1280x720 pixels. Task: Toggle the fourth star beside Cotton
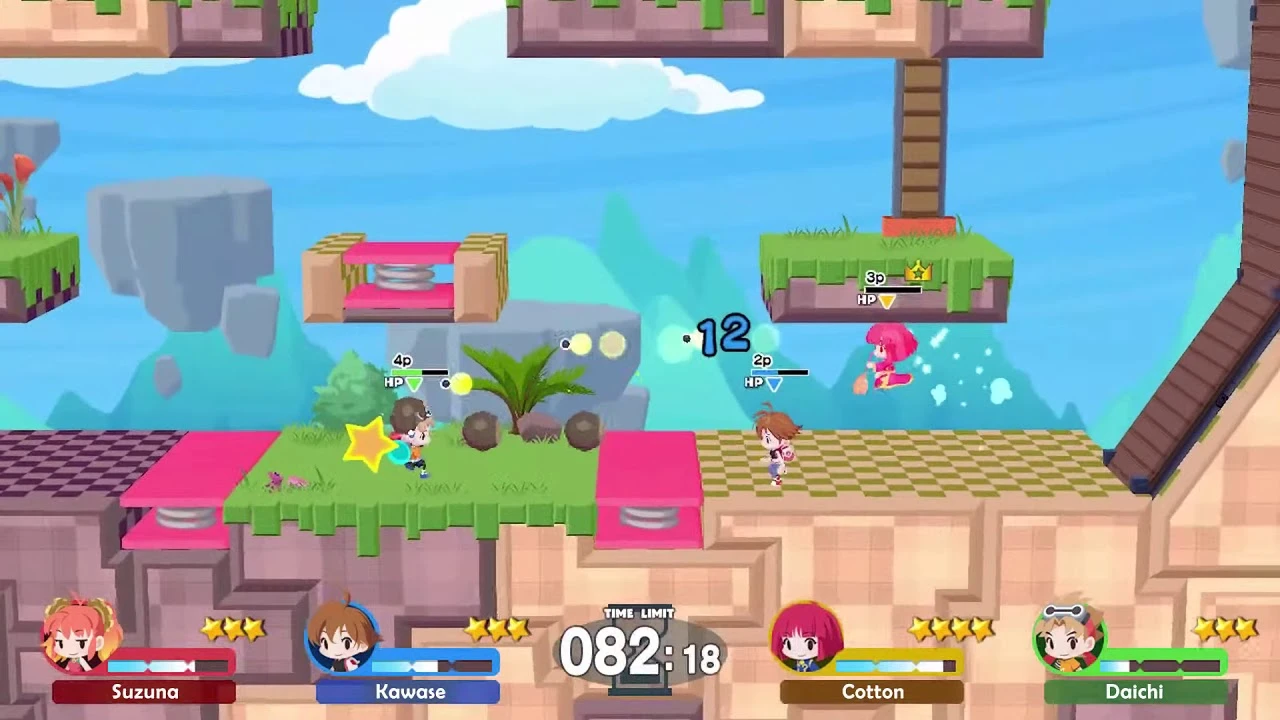pyautogui.click(x=981, y=628)
